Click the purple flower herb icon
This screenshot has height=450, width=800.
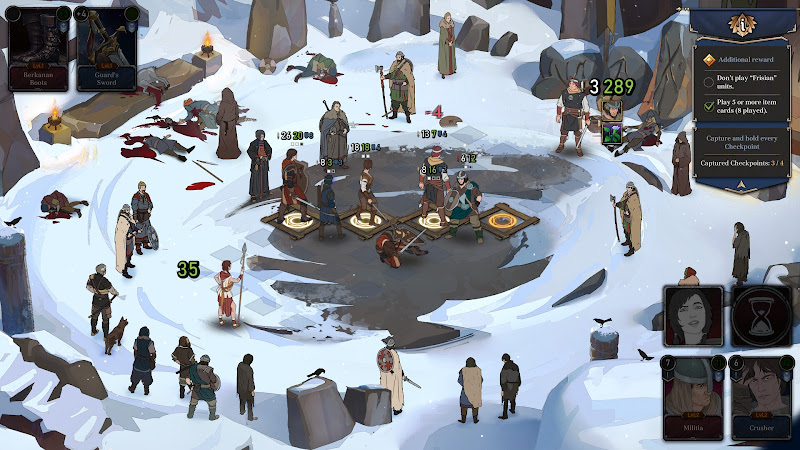(x=611, y=132)
